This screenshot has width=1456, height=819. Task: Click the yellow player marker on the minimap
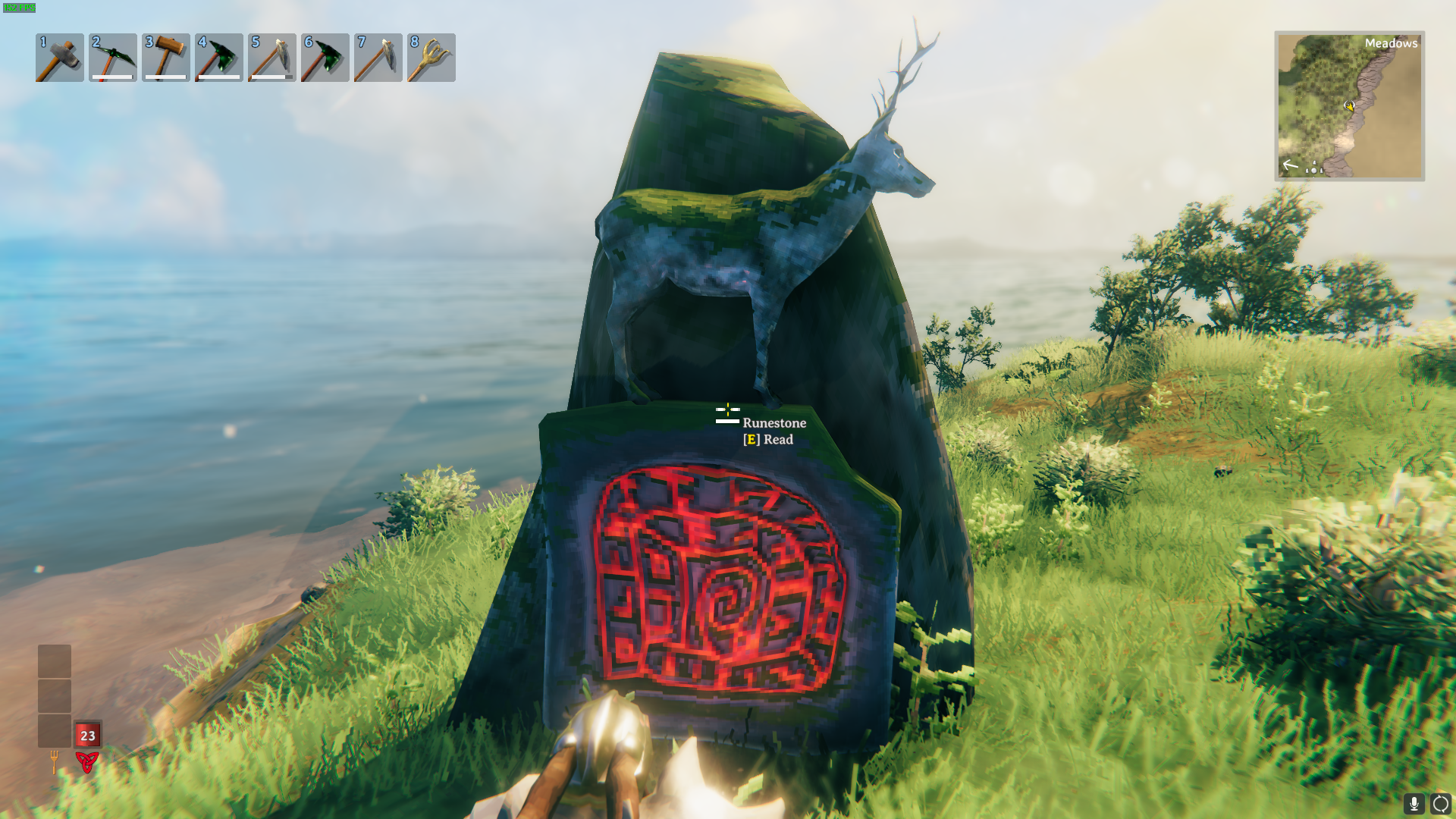click(x=1349, y=106)
